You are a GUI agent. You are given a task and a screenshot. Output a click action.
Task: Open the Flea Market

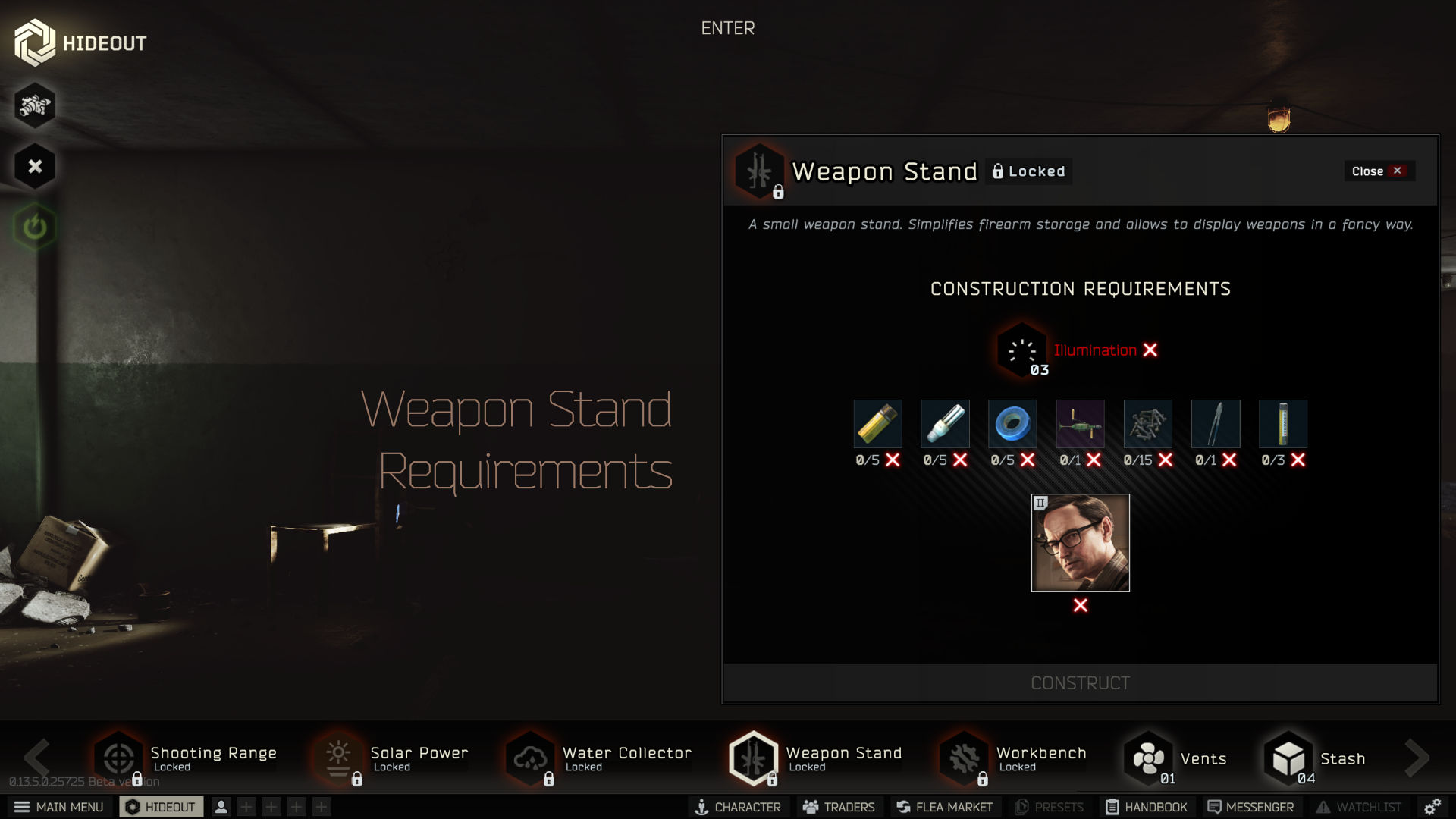pos(944,807)
